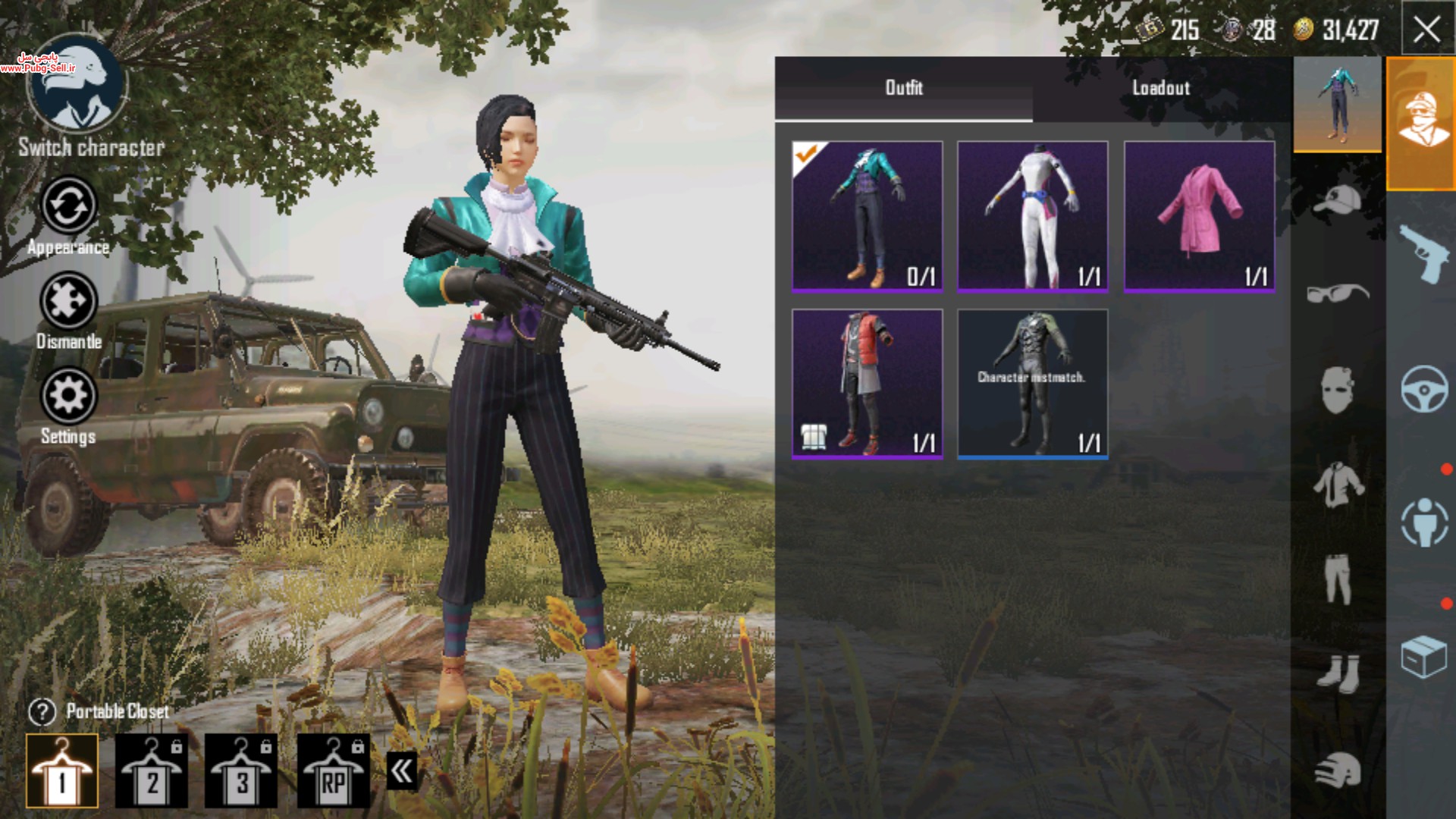Open inventory Settings gear
Screen dimensions: 1456x819
pyautogui.click(x=68, y=396)
